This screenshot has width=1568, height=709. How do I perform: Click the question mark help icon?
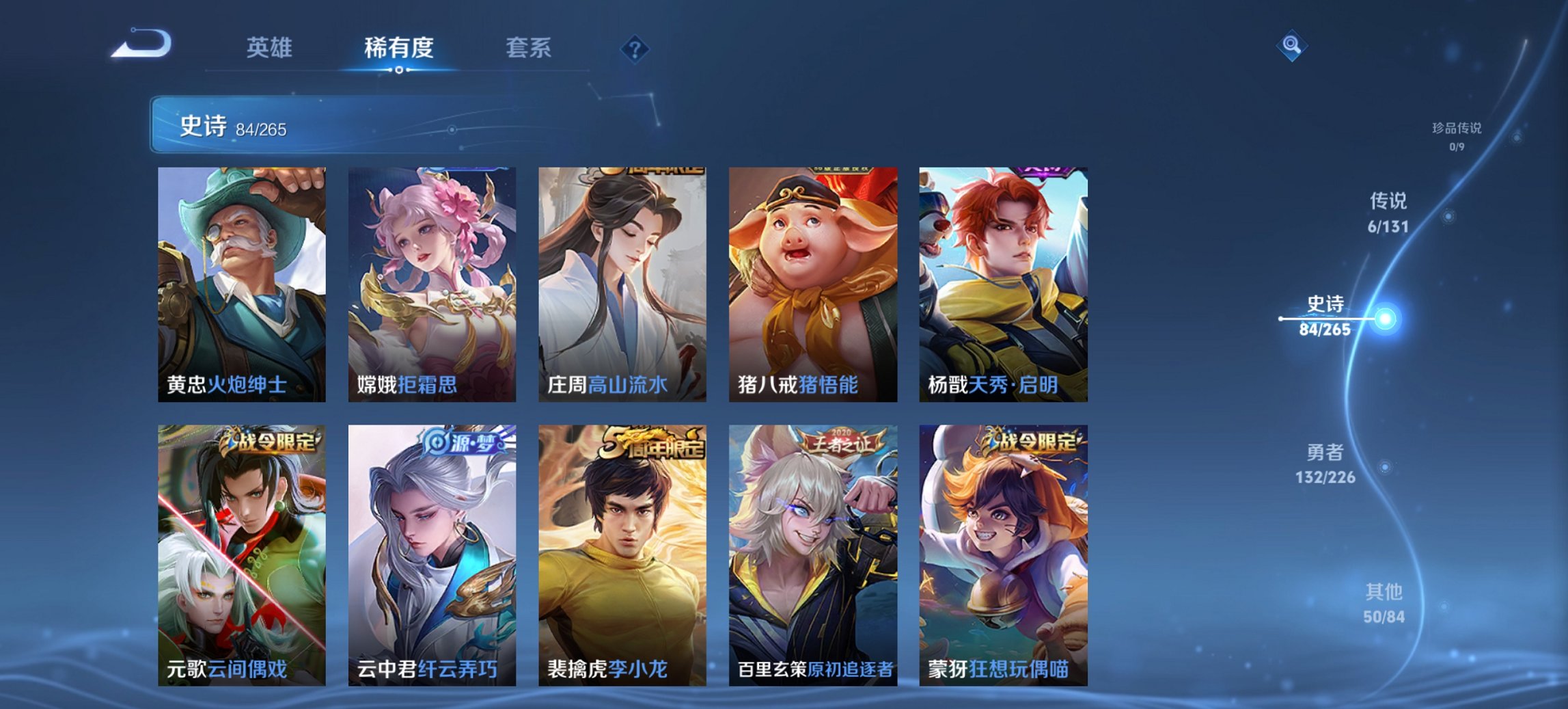click(x=634, y=48)
